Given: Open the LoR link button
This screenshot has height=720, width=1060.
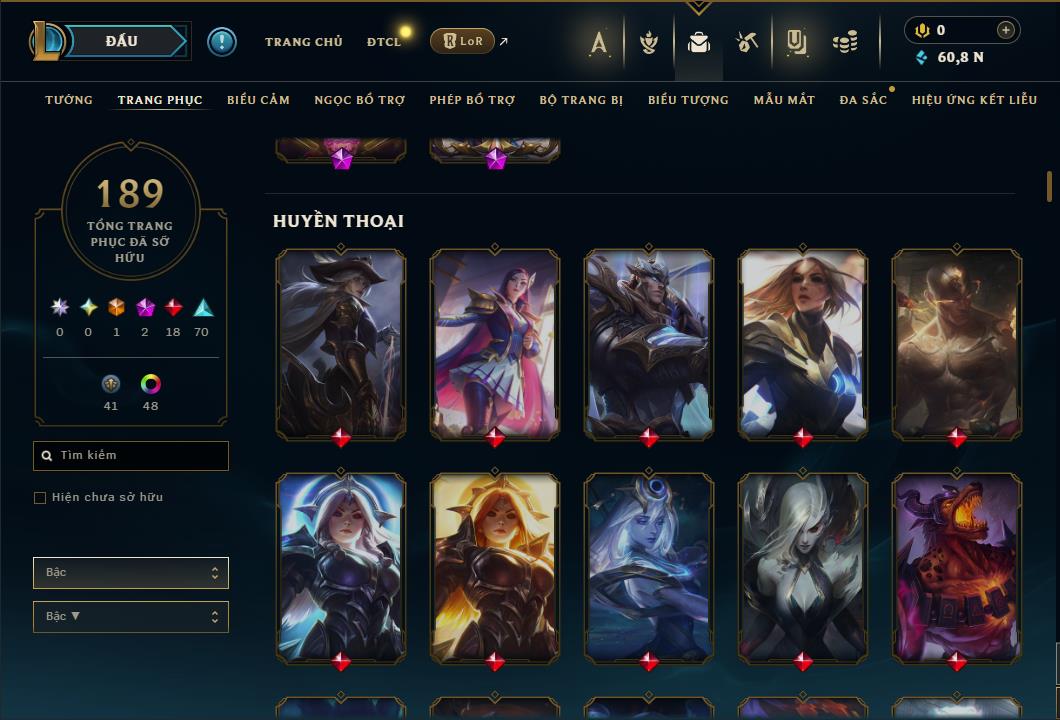Looking at the screenshot, I should (461, 41).
